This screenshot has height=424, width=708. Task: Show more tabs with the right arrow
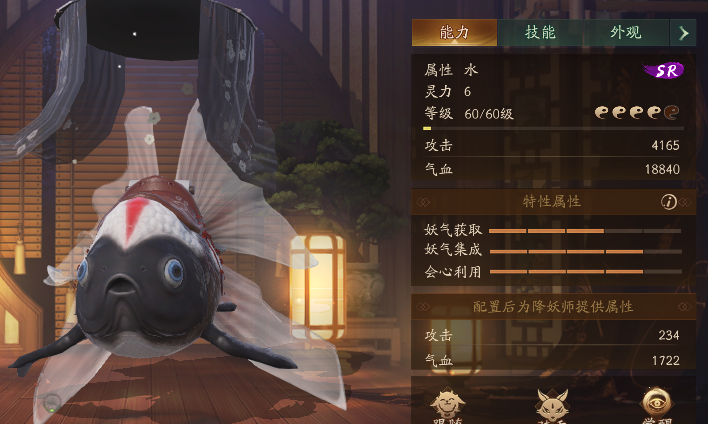[684, 32]
